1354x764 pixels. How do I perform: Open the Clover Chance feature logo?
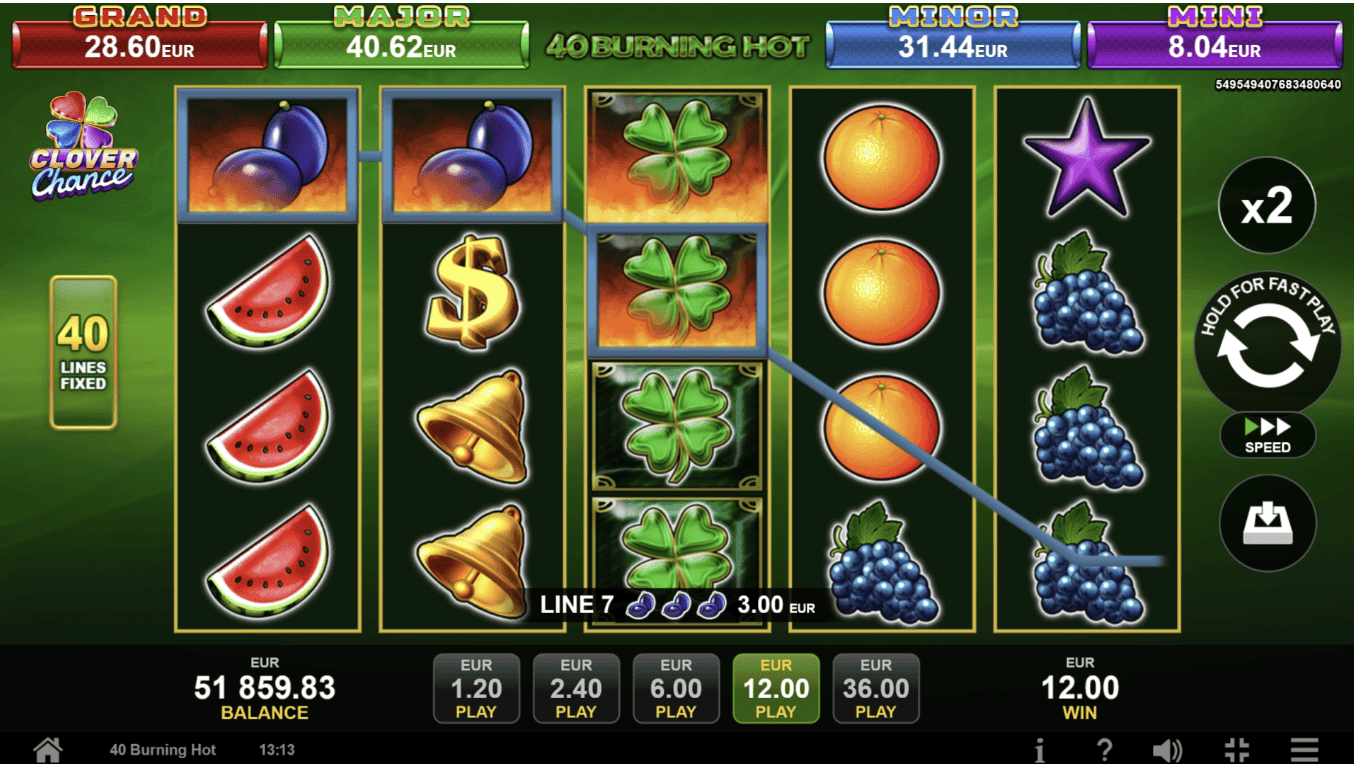tap(83, 146)
